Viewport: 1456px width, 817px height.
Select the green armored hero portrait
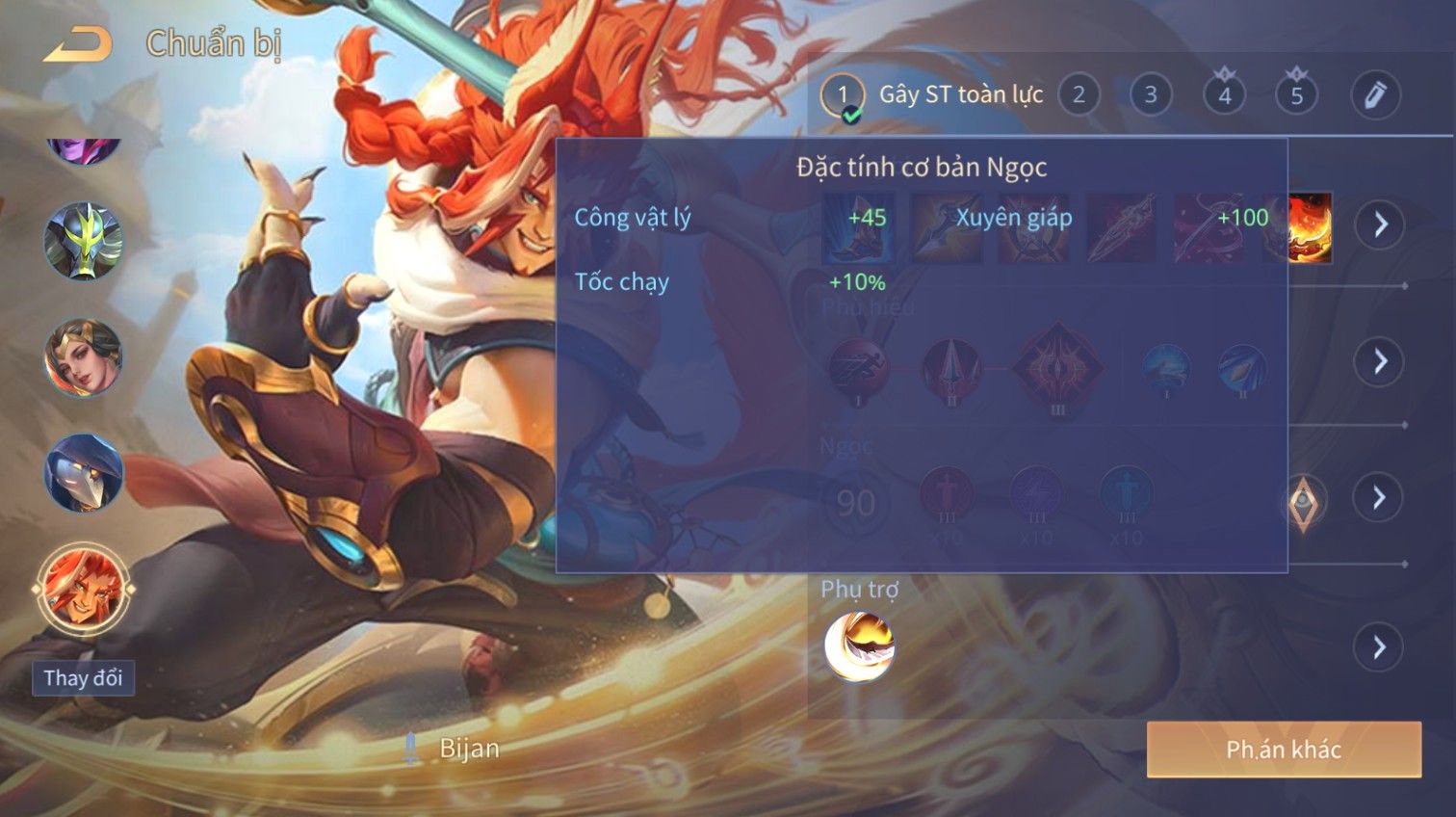pos(83,241)
